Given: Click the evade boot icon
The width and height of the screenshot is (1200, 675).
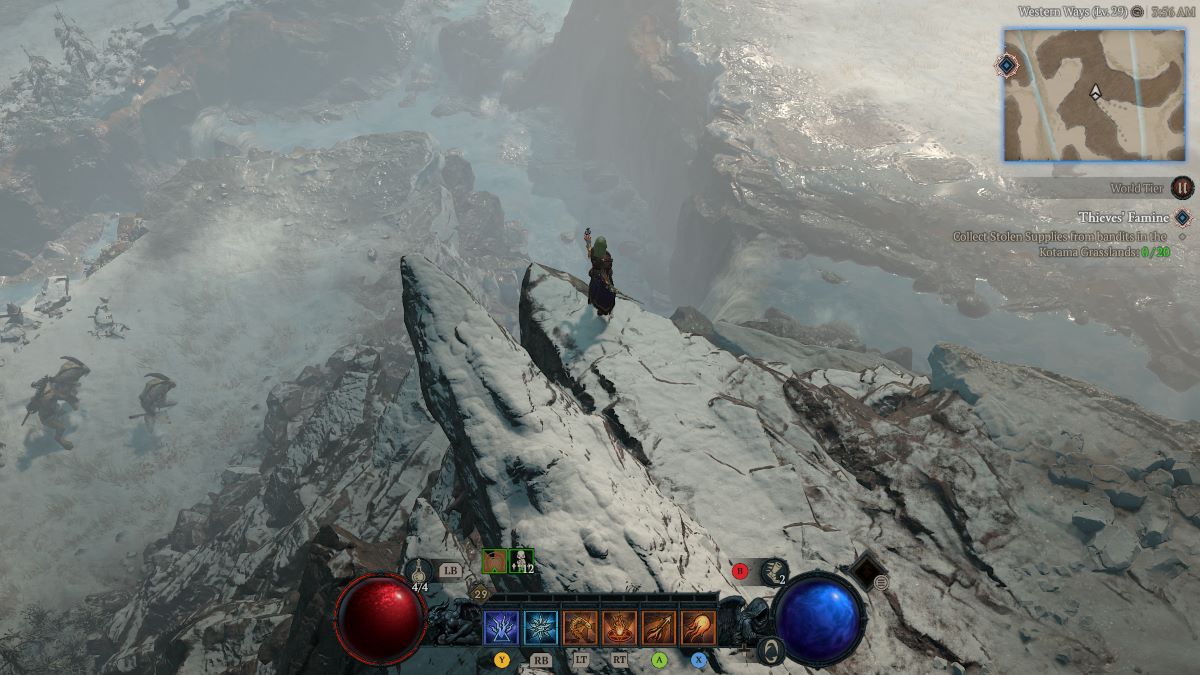Looking at the screenshot, I should (773, 571).
